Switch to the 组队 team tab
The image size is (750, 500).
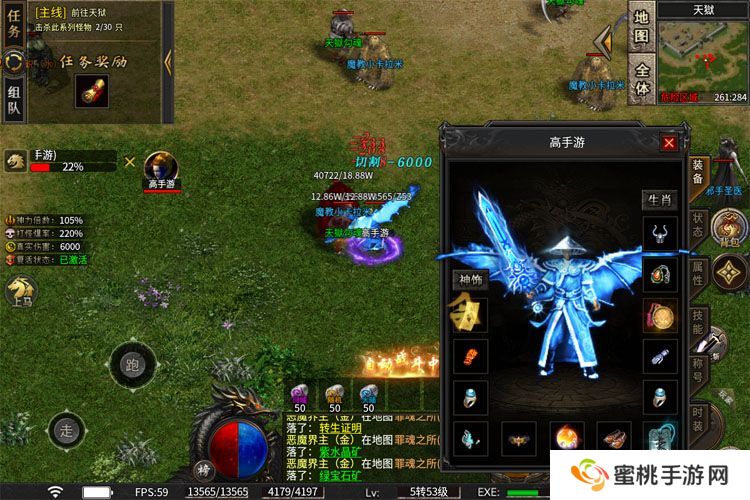click(14, 99)
